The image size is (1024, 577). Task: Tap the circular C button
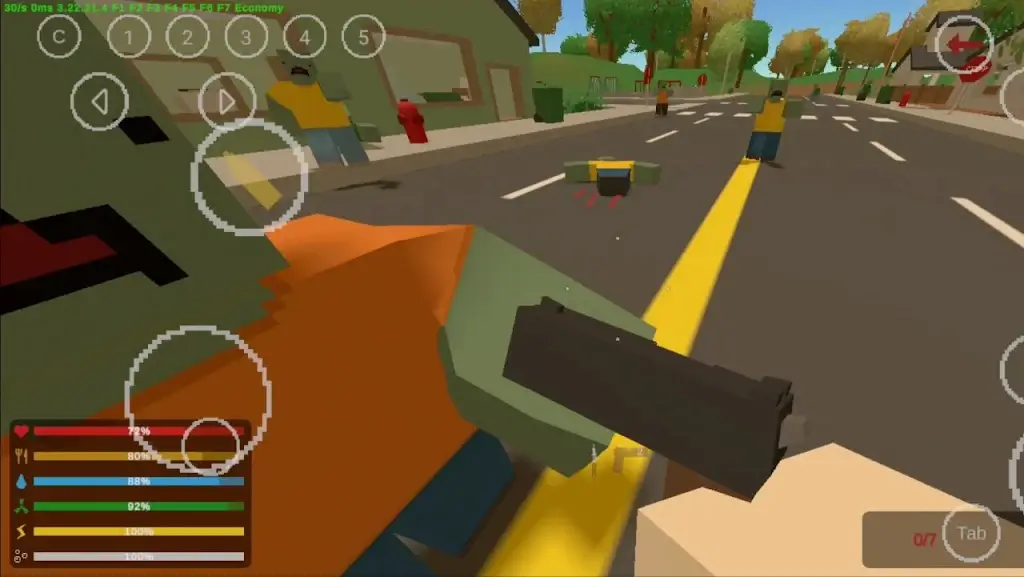click(x=59, y=37)
